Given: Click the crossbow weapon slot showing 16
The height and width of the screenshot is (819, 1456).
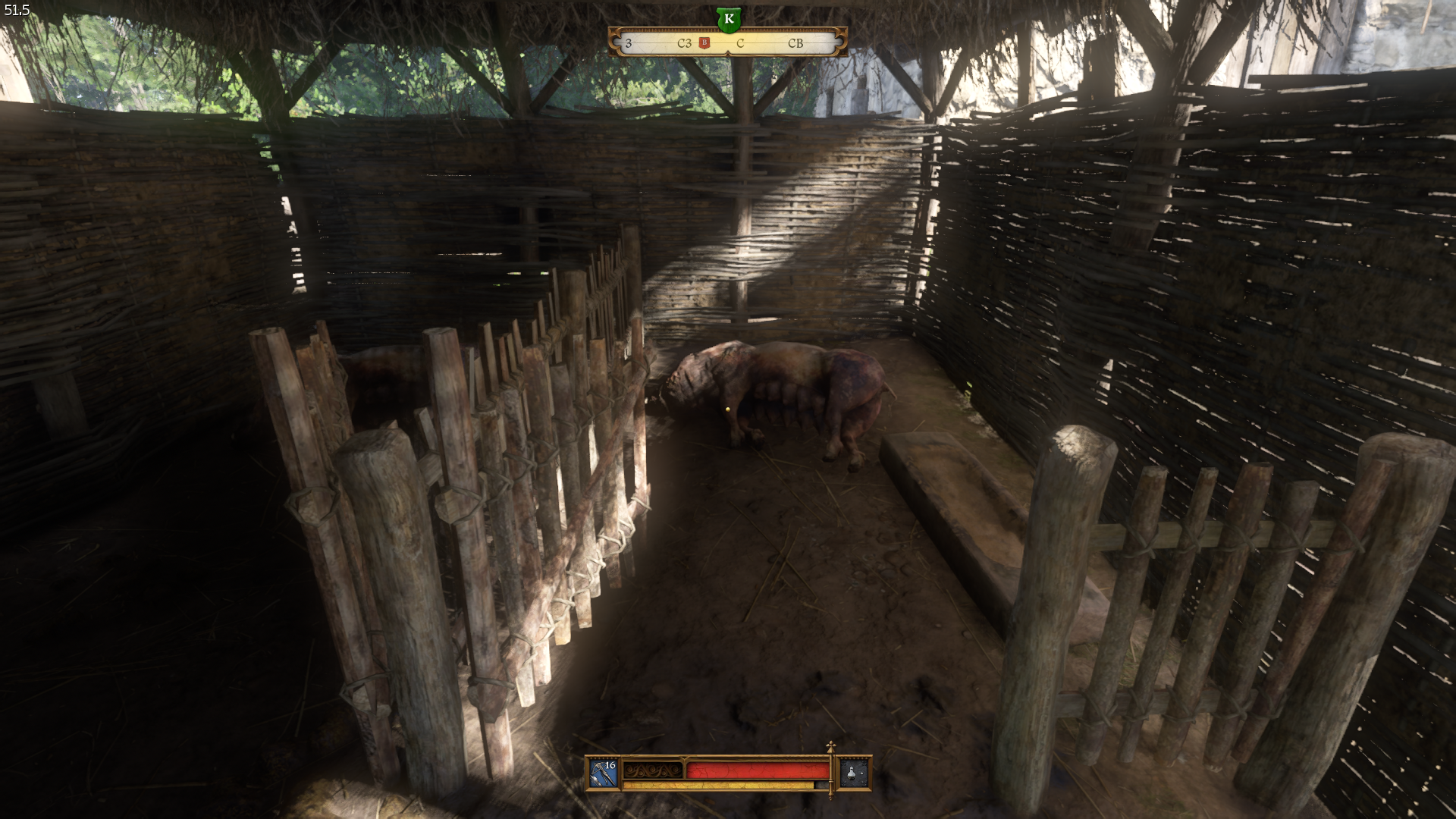Looking at the screenshot, I should click(x=604, y=773).
